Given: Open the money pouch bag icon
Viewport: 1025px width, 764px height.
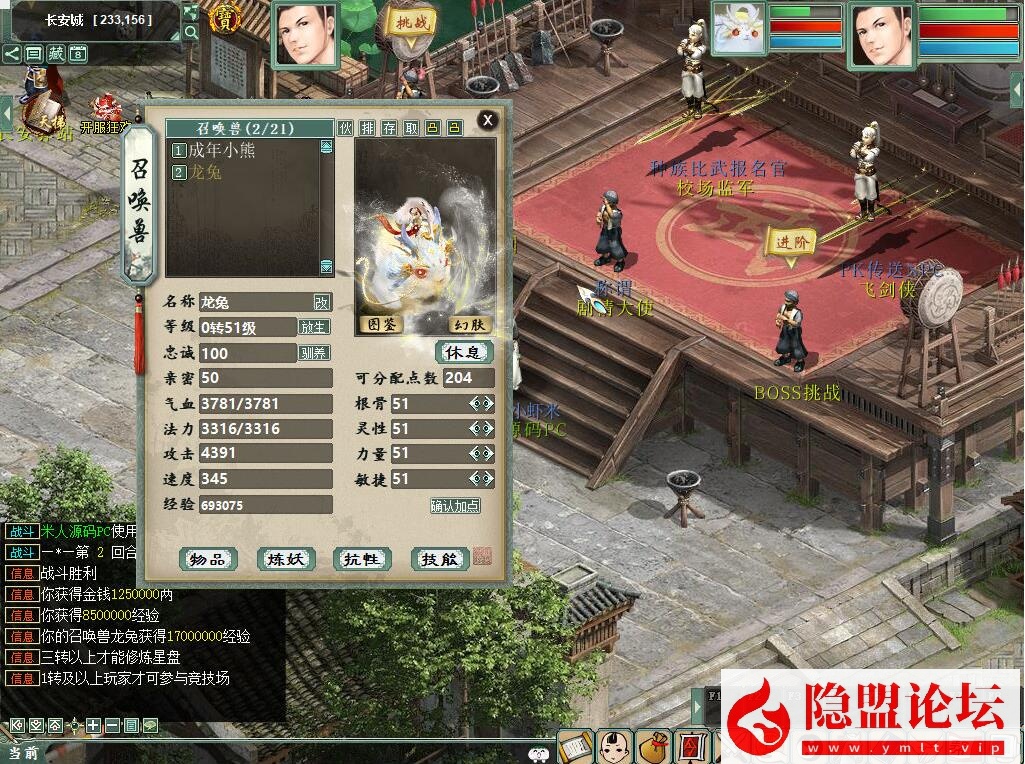Looking at the screenshot, I should click(655, 747).
